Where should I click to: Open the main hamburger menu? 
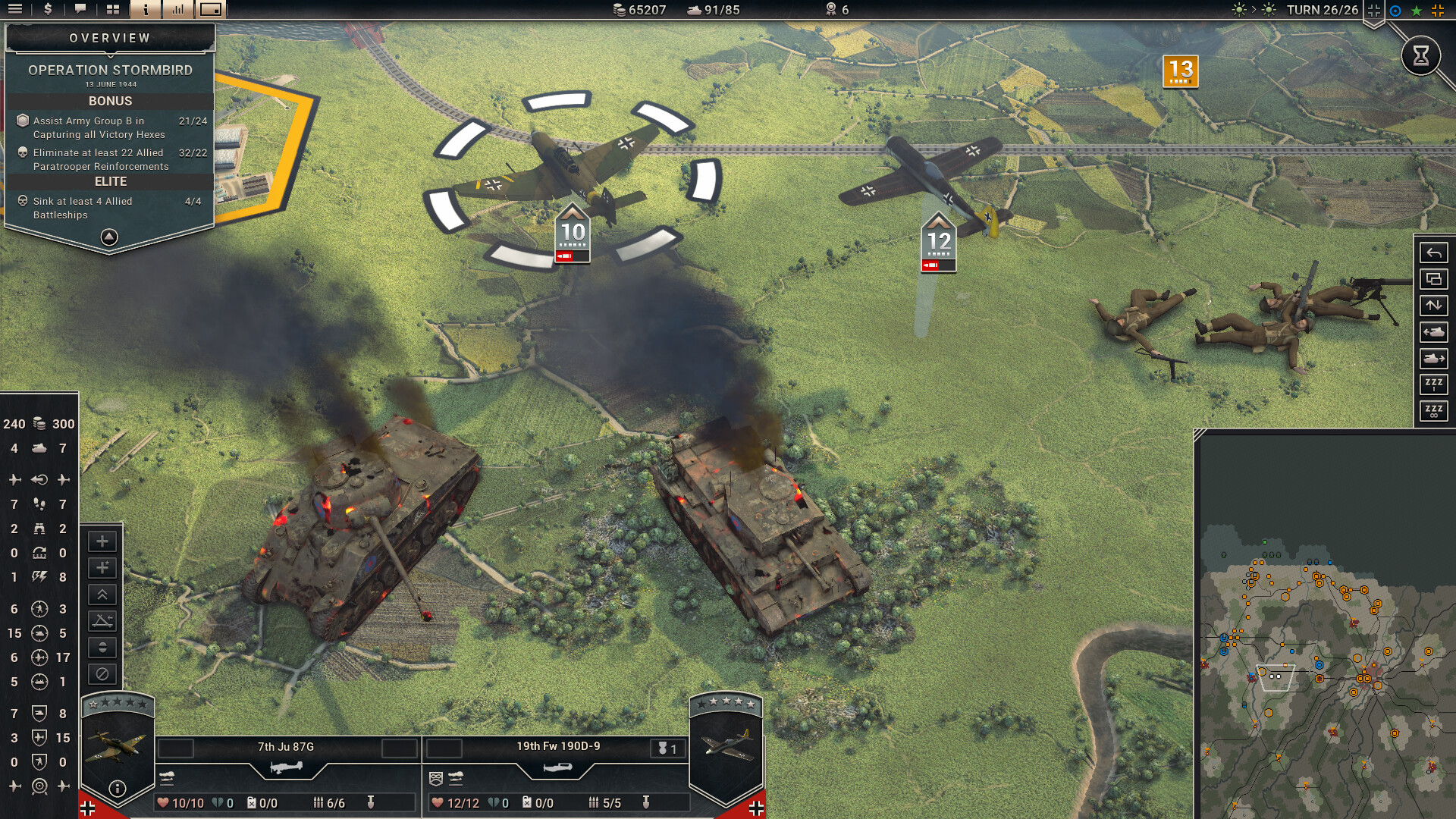coord(15,10)
